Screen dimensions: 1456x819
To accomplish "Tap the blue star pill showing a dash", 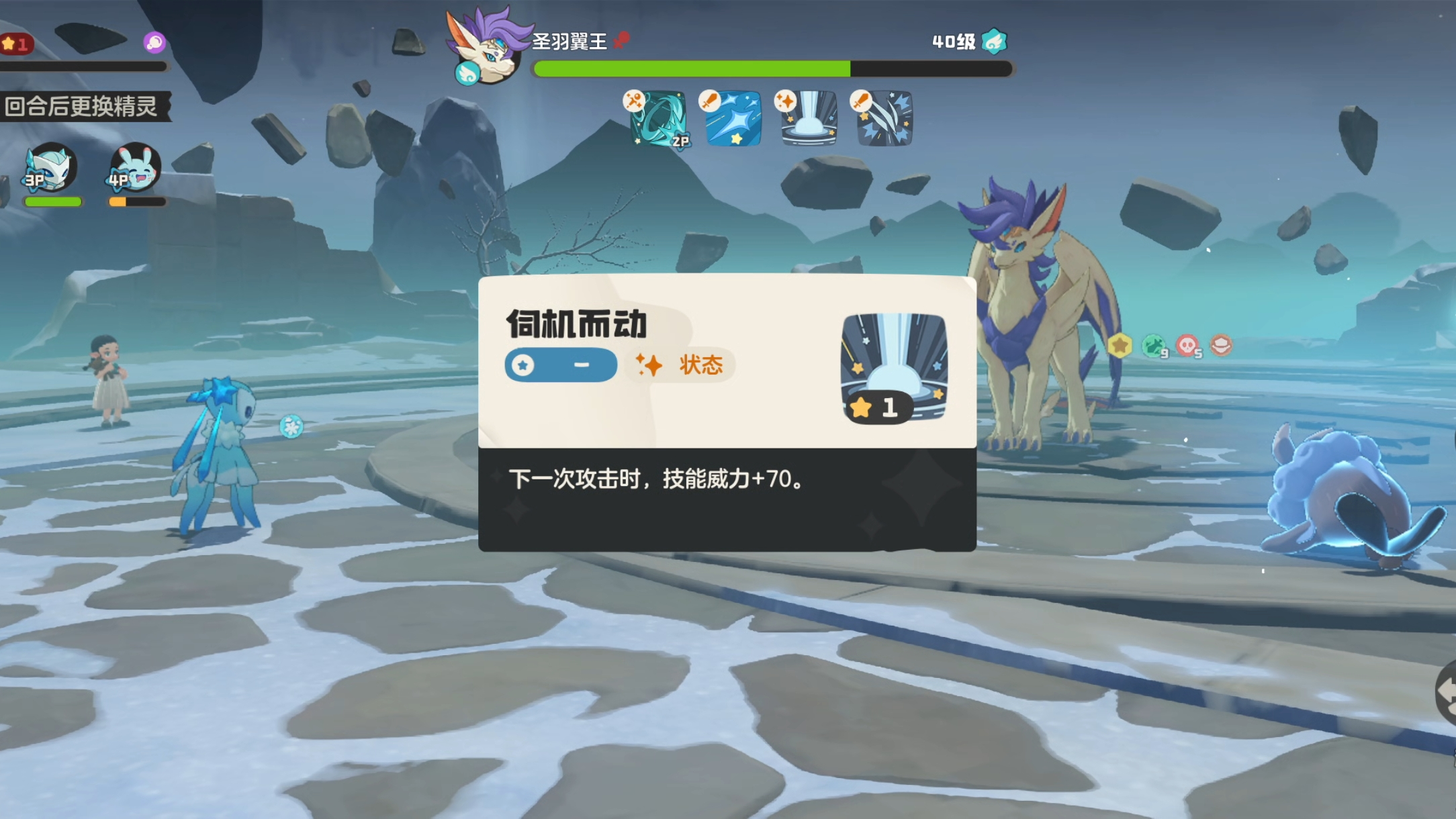I will point(561,365).
